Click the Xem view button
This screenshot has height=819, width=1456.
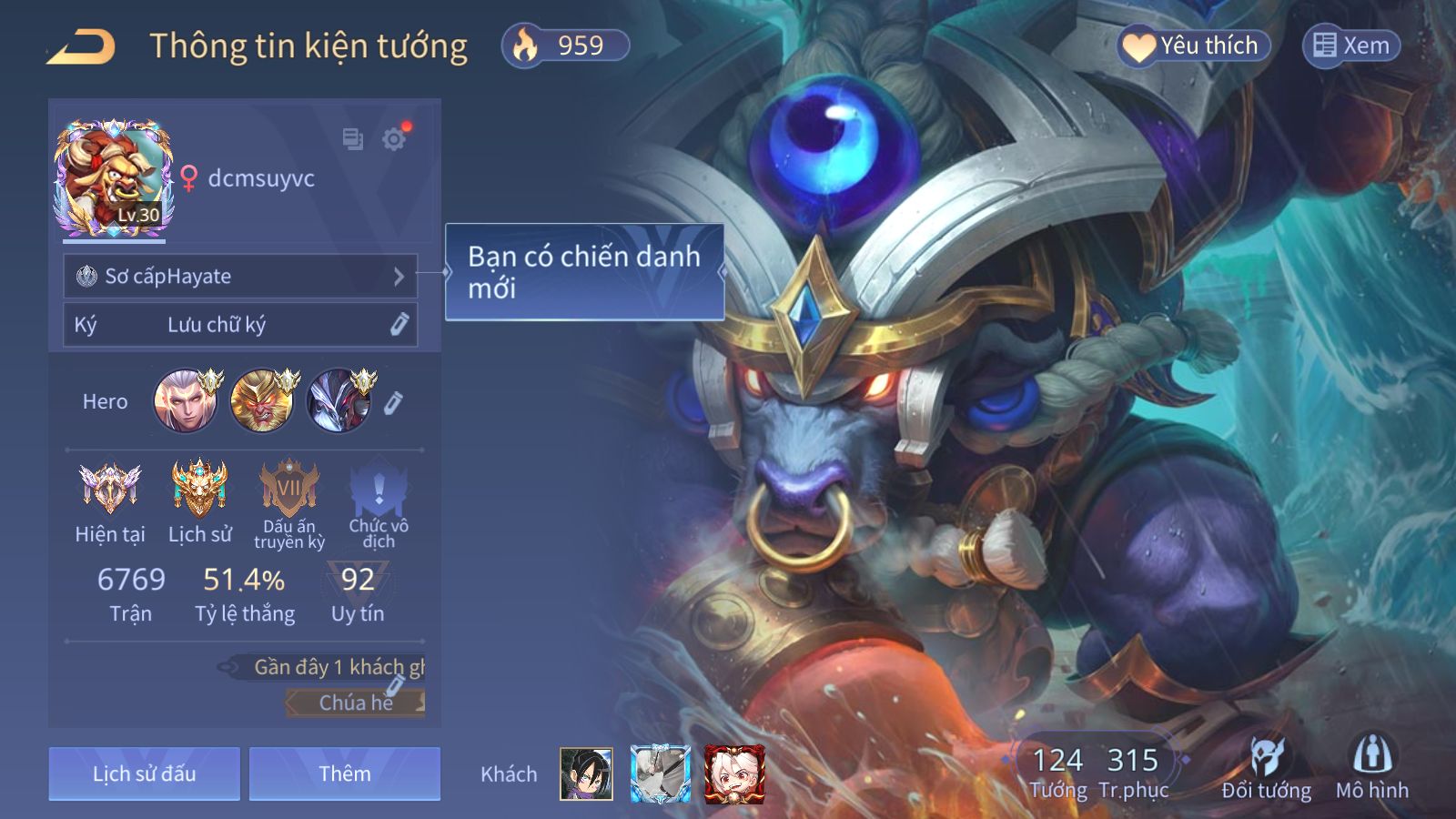1351,45
